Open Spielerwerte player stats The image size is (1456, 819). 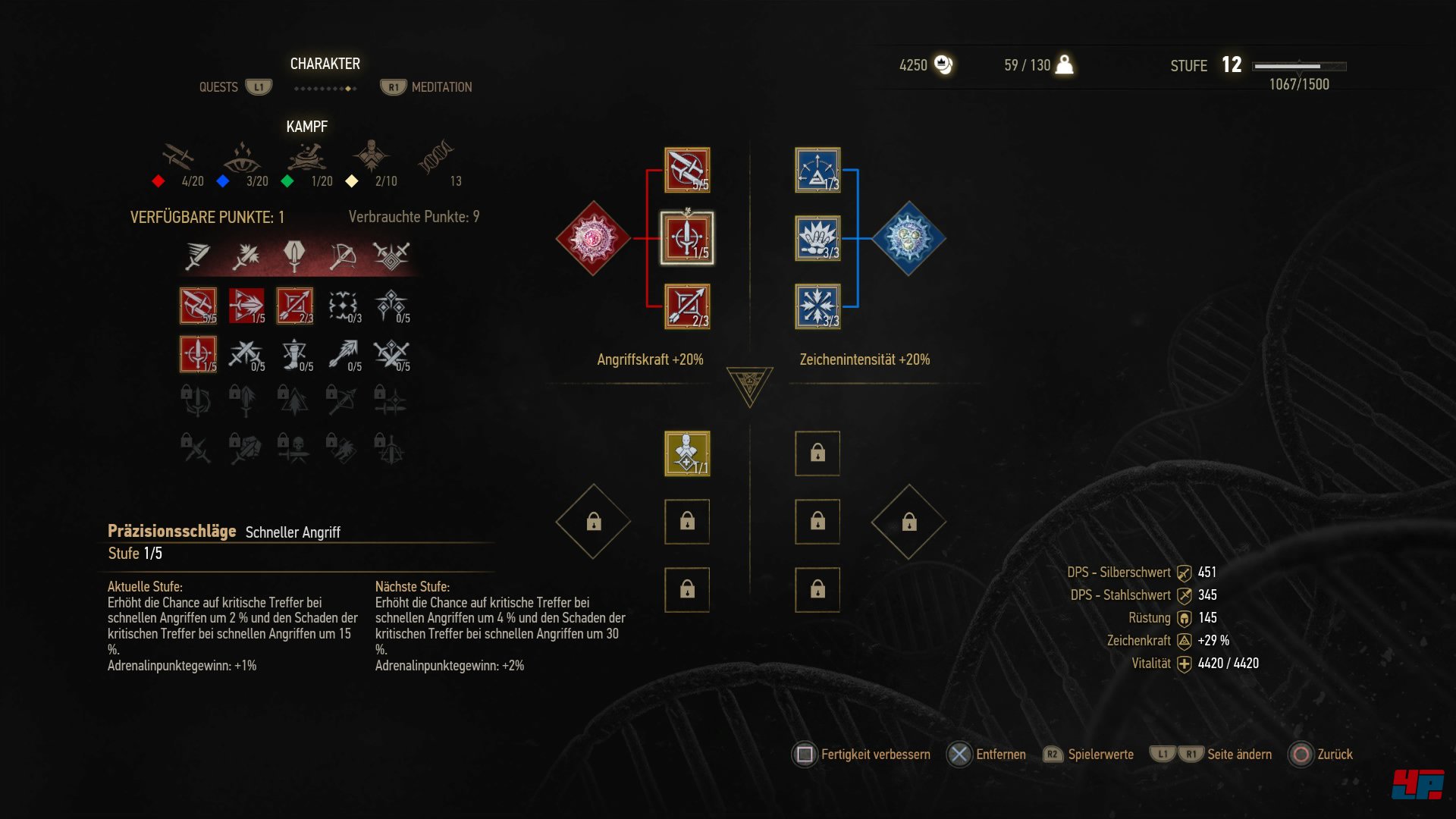[x=1099, y=755]
